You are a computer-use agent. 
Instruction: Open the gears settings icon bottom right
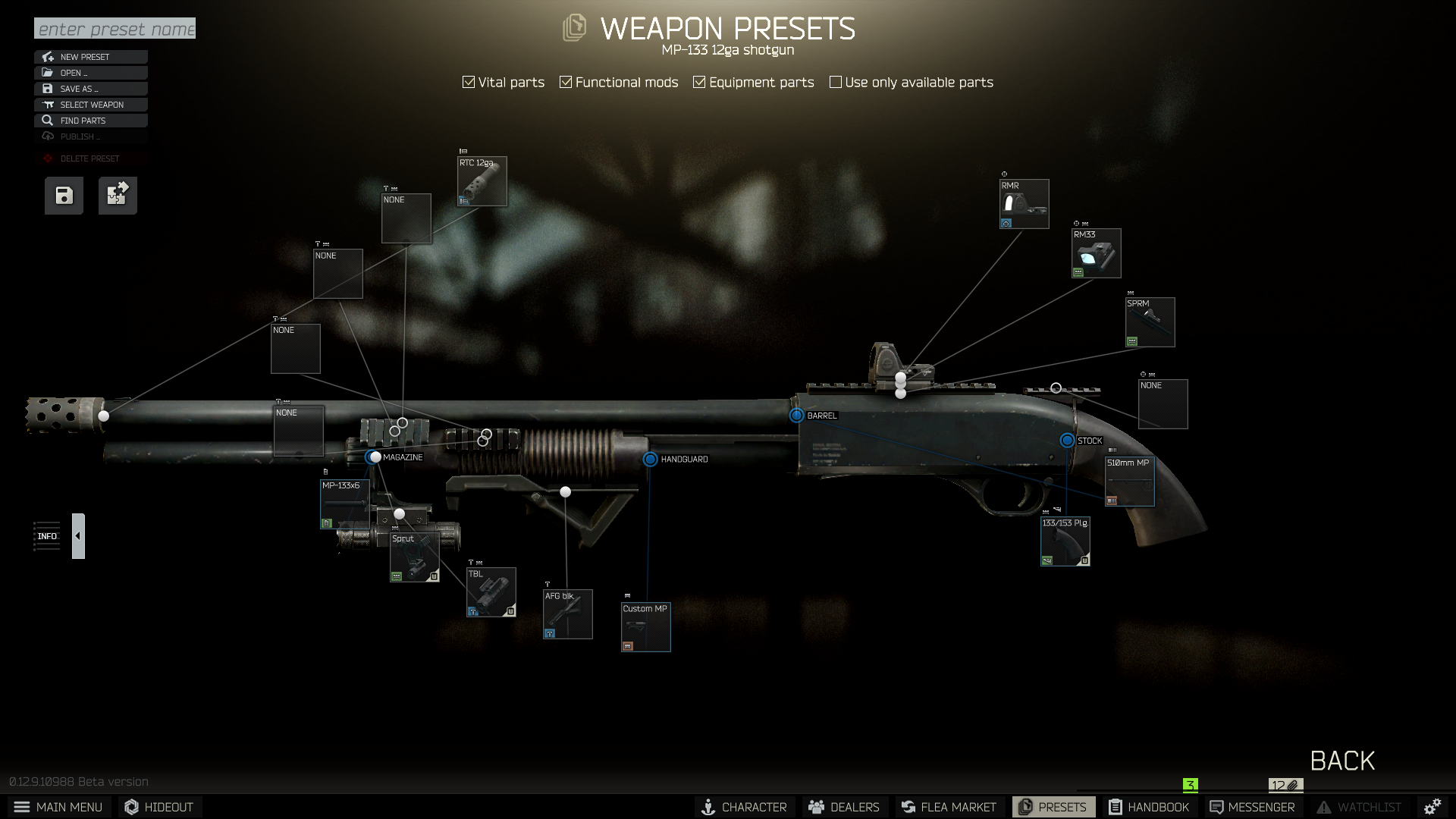pos(1432,806)
